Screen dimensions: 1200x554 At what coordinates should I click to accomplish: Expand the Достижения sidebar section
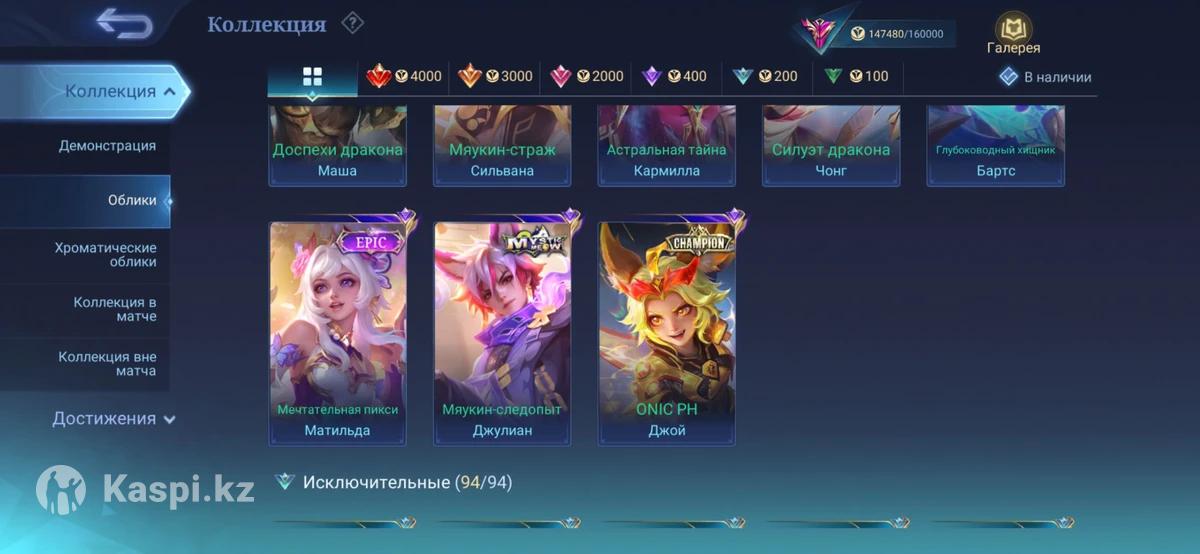click(113, 419)
